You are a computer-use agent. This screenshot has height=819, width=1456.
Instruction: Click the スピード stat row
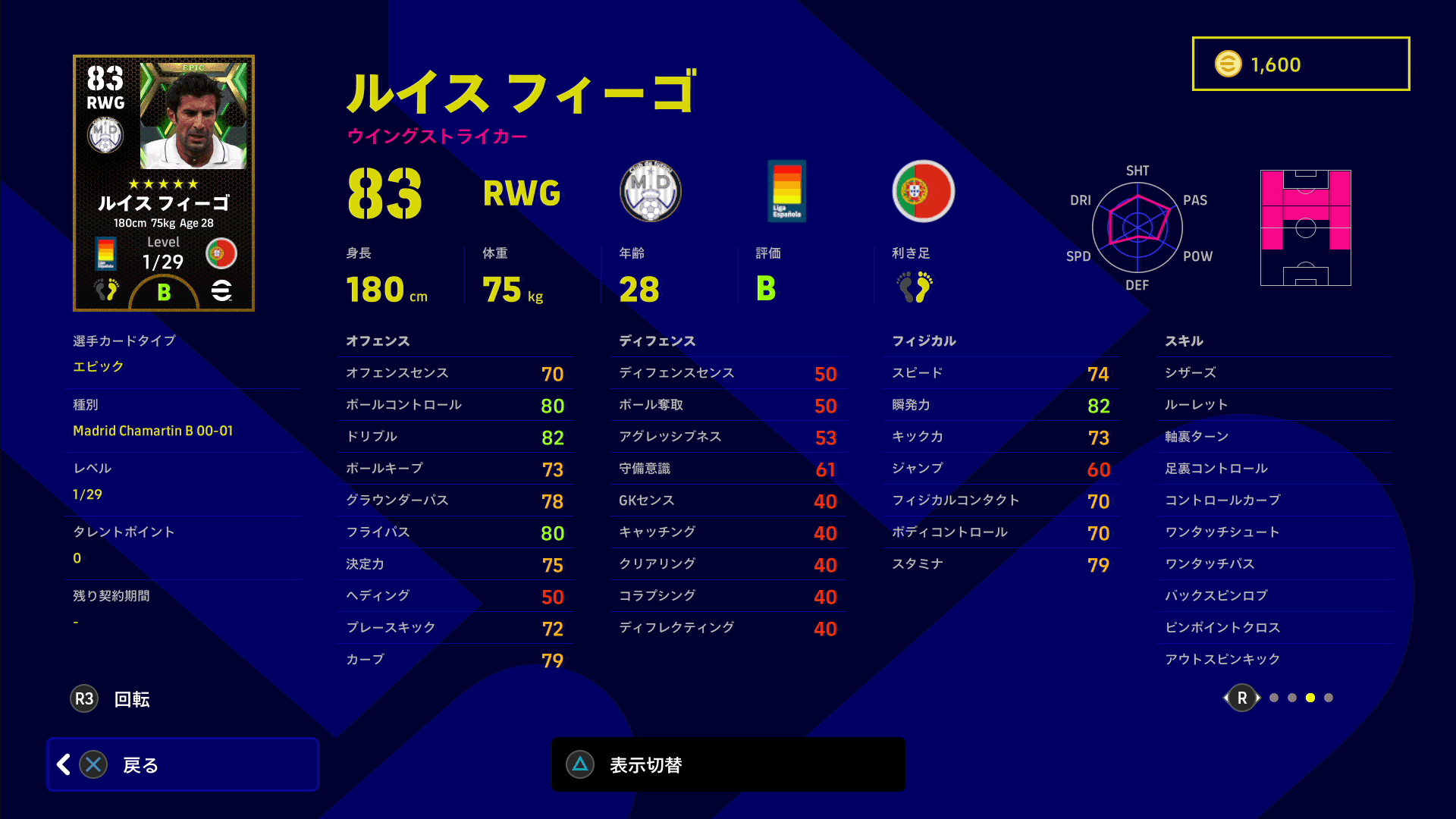(x=1001, y=373)
